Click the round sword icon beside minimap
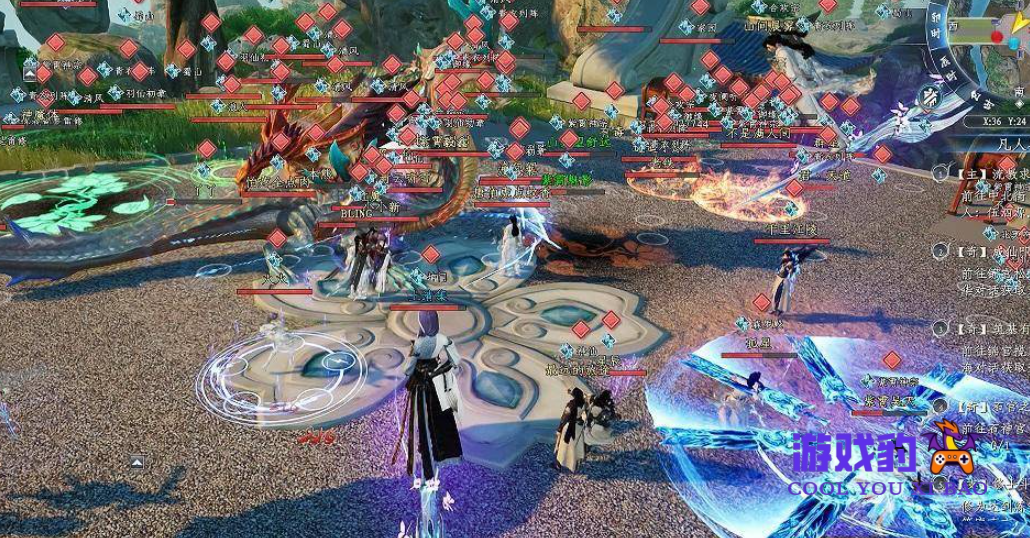 [929, 97]
